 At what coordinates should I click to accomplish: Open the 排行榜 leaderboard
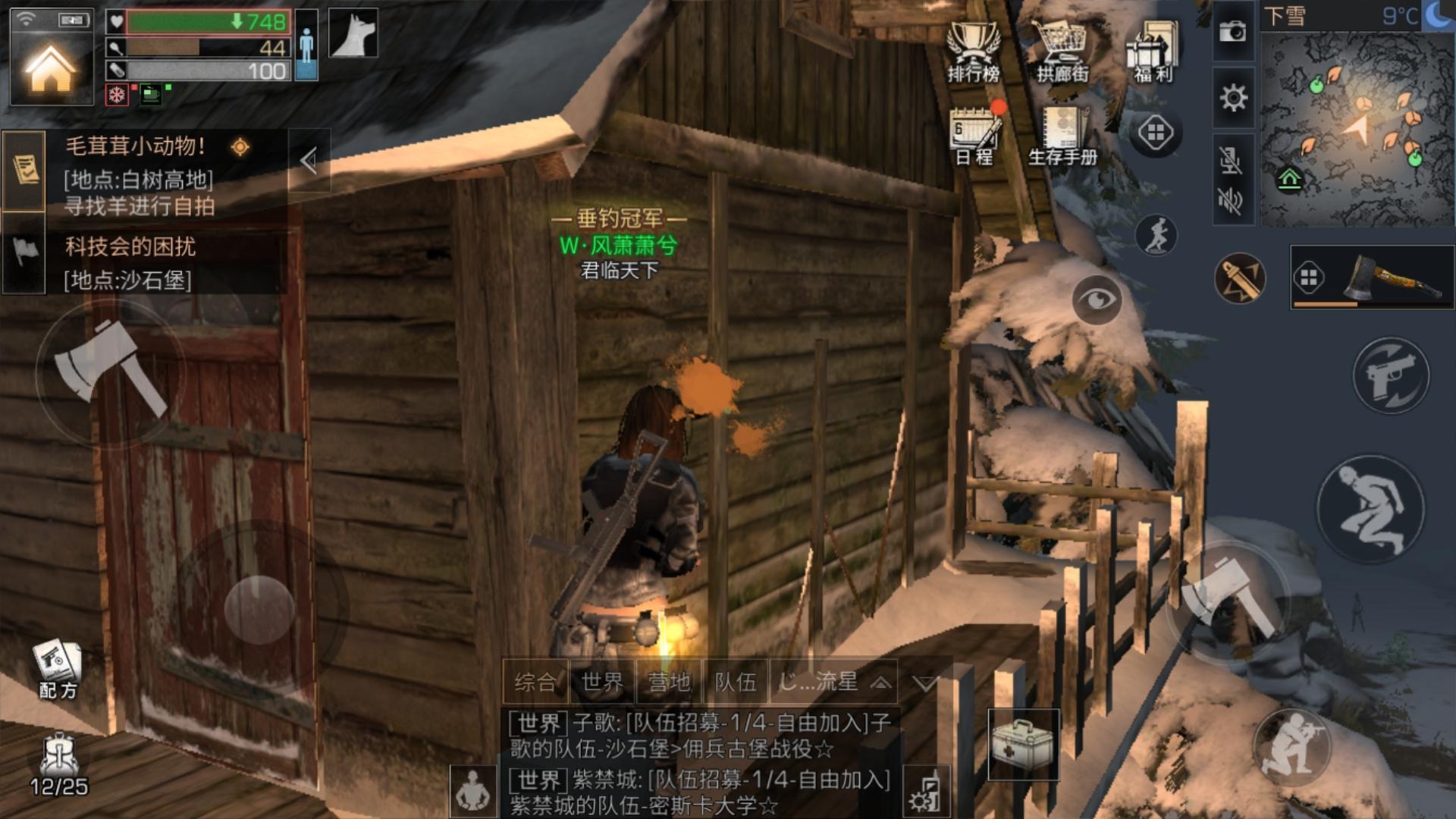(x=974, y=52)
